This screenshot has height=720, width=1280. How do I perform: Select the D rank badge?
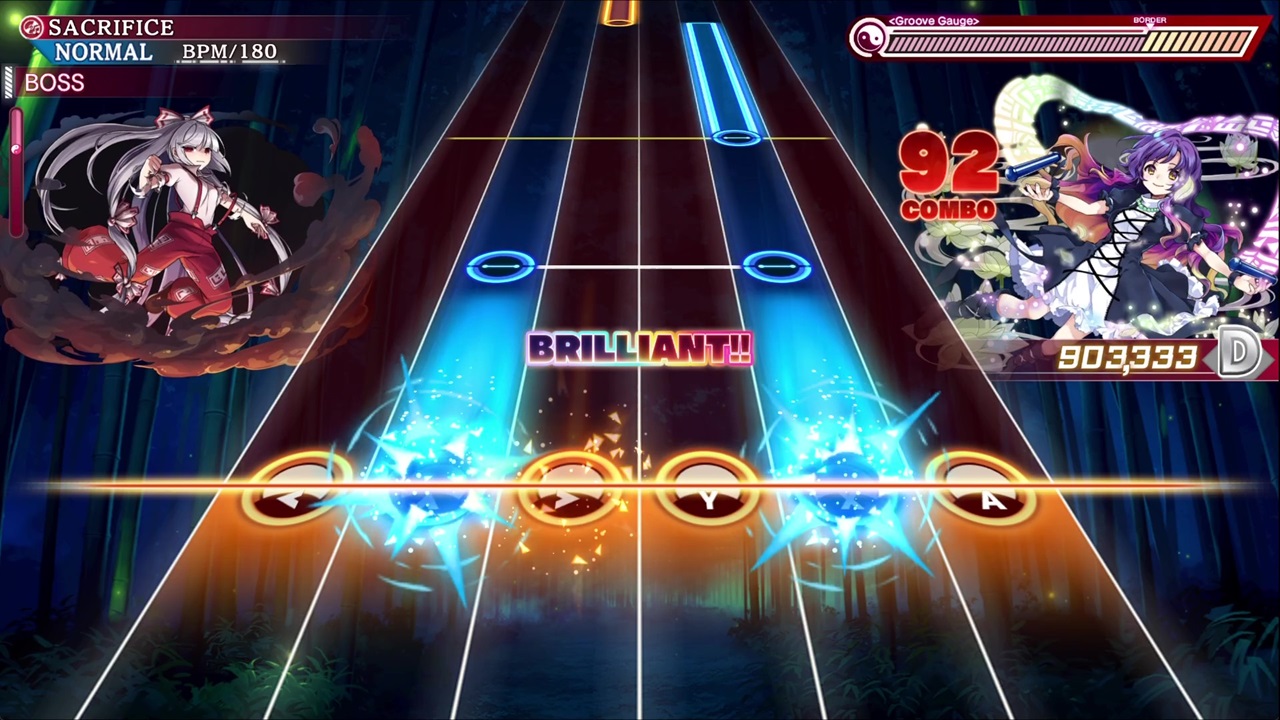[1240, 352]
